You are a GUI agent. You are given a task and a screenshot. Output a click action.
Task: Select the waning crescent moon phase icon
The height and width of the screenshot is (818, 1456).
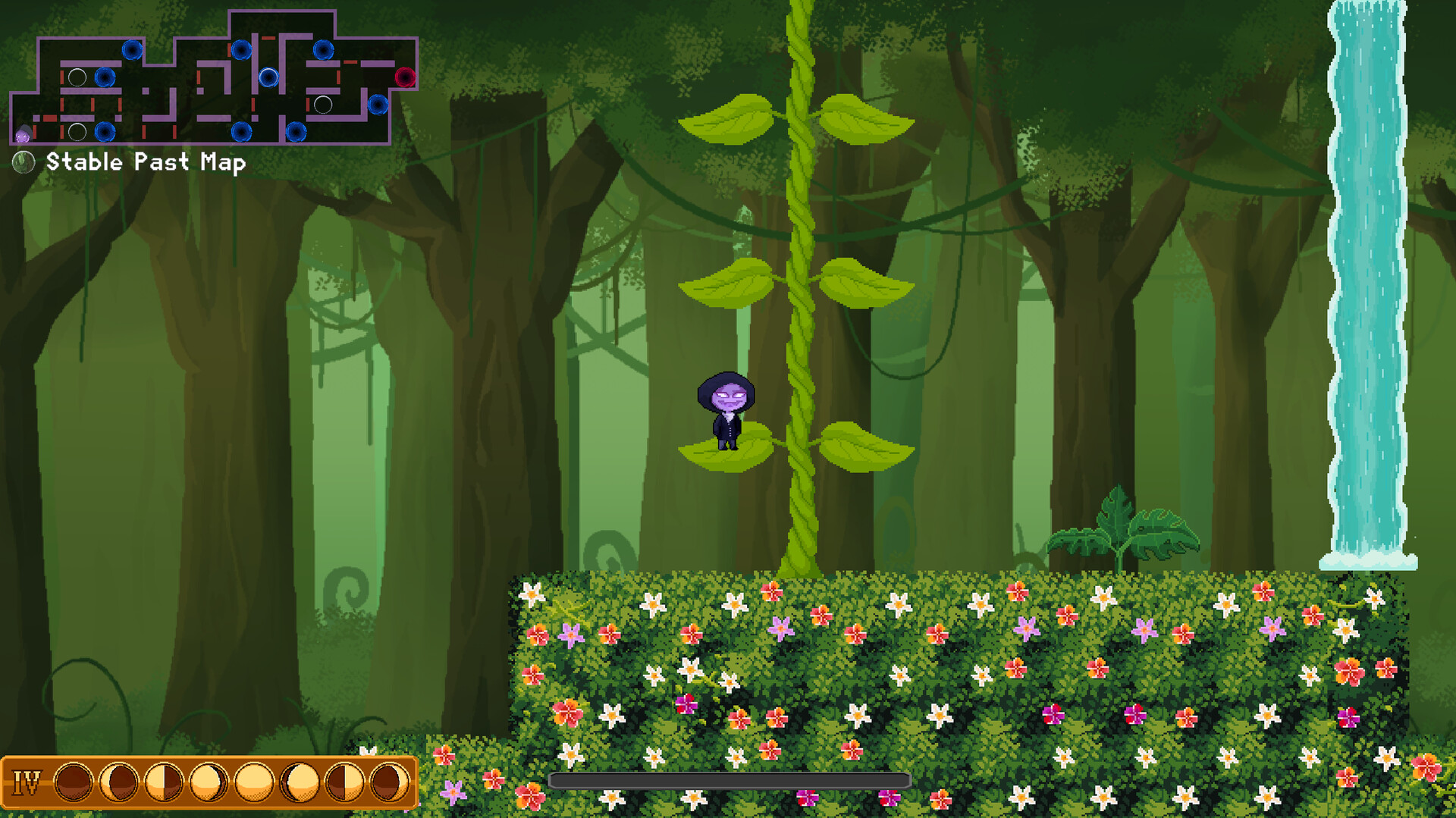tap(389, 782)
